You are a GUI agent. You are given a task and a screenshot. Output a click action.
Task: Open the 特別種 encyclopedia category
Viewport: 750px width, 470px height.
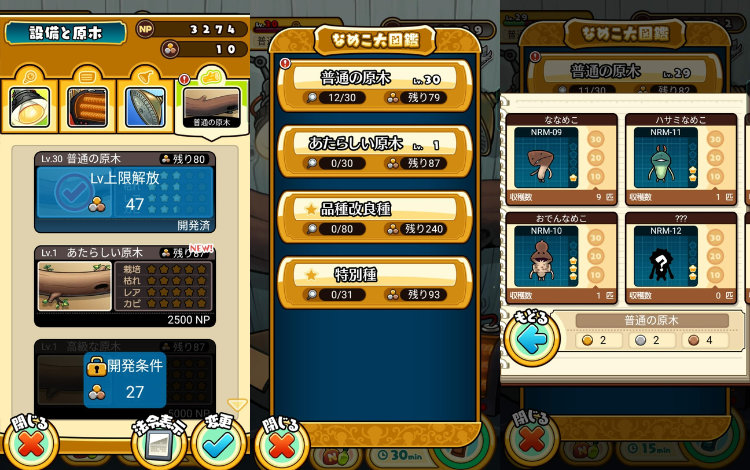[x=374, y=281]
